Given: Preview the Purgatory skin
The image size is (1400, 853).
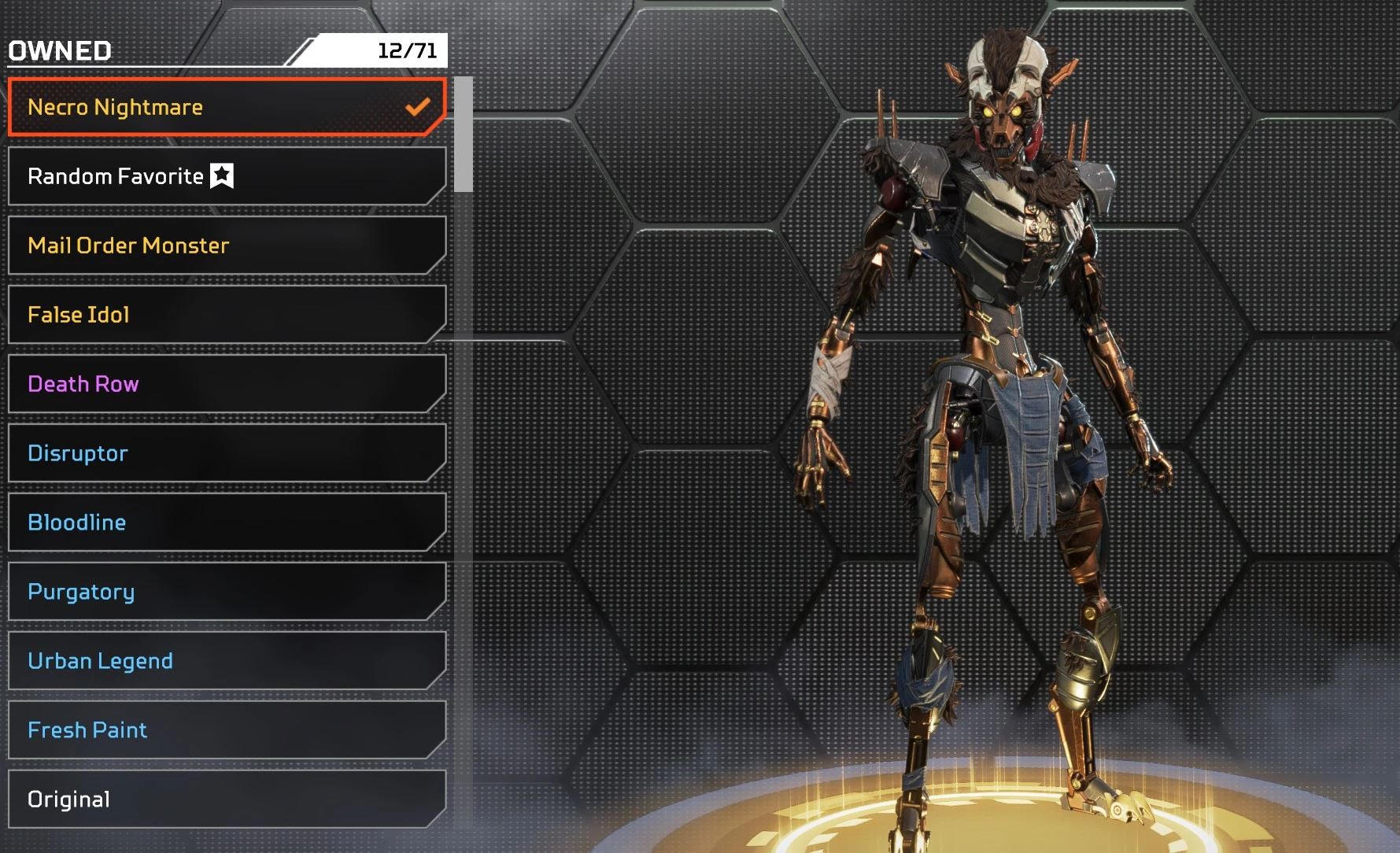Looking at the screenshot, I should click(x=227, y=592).
